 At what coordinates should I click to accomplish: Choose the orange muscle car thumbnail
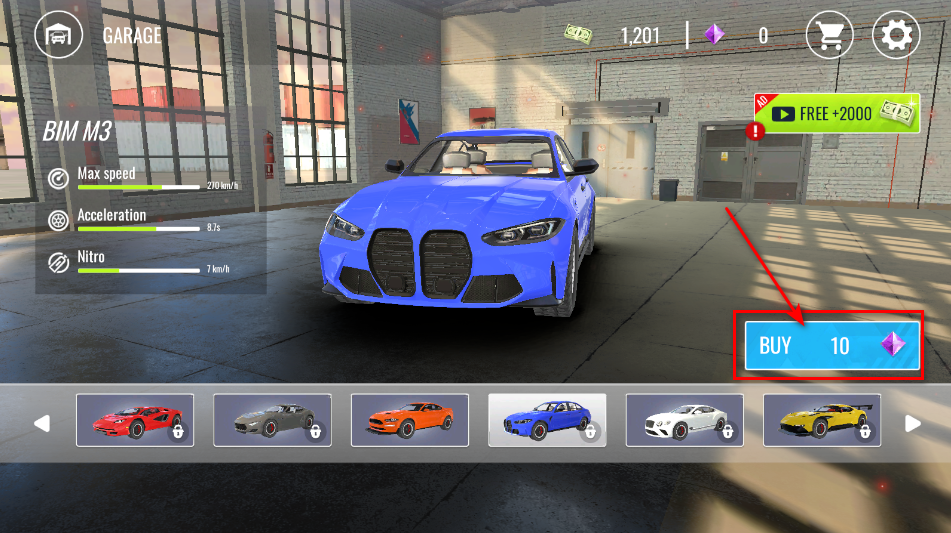tap(410, 420)
